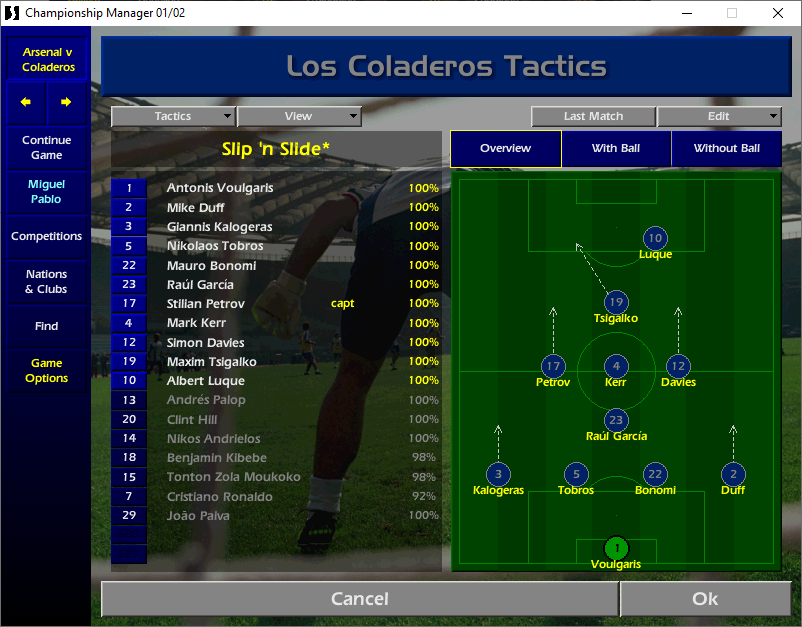This screenshot has width=802, height=627.
Task: Pick striker Luque on the pitch
Action: tap(655, 239)
